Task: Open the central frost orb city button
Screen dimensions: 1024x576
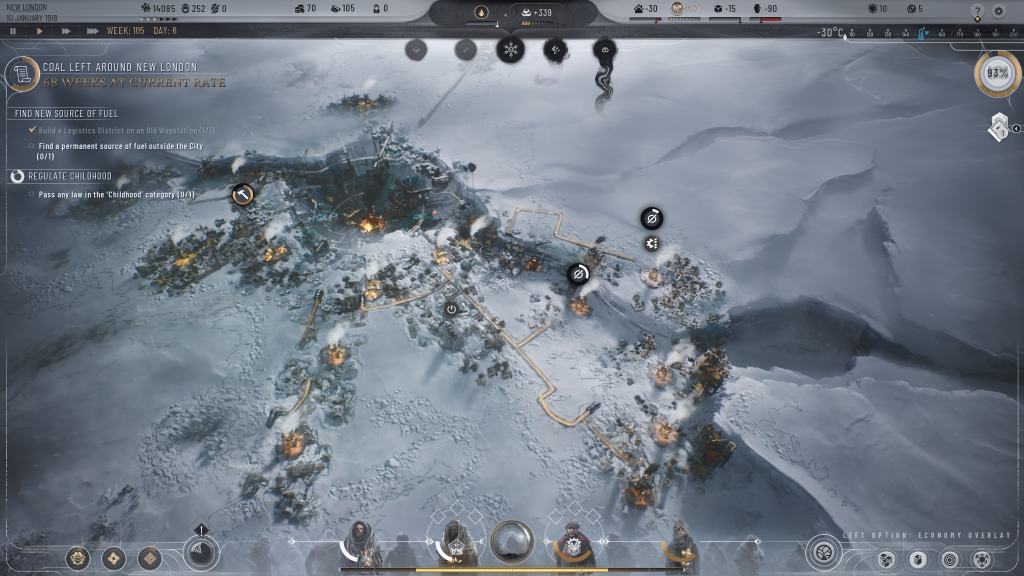Action: pos(511,542)
